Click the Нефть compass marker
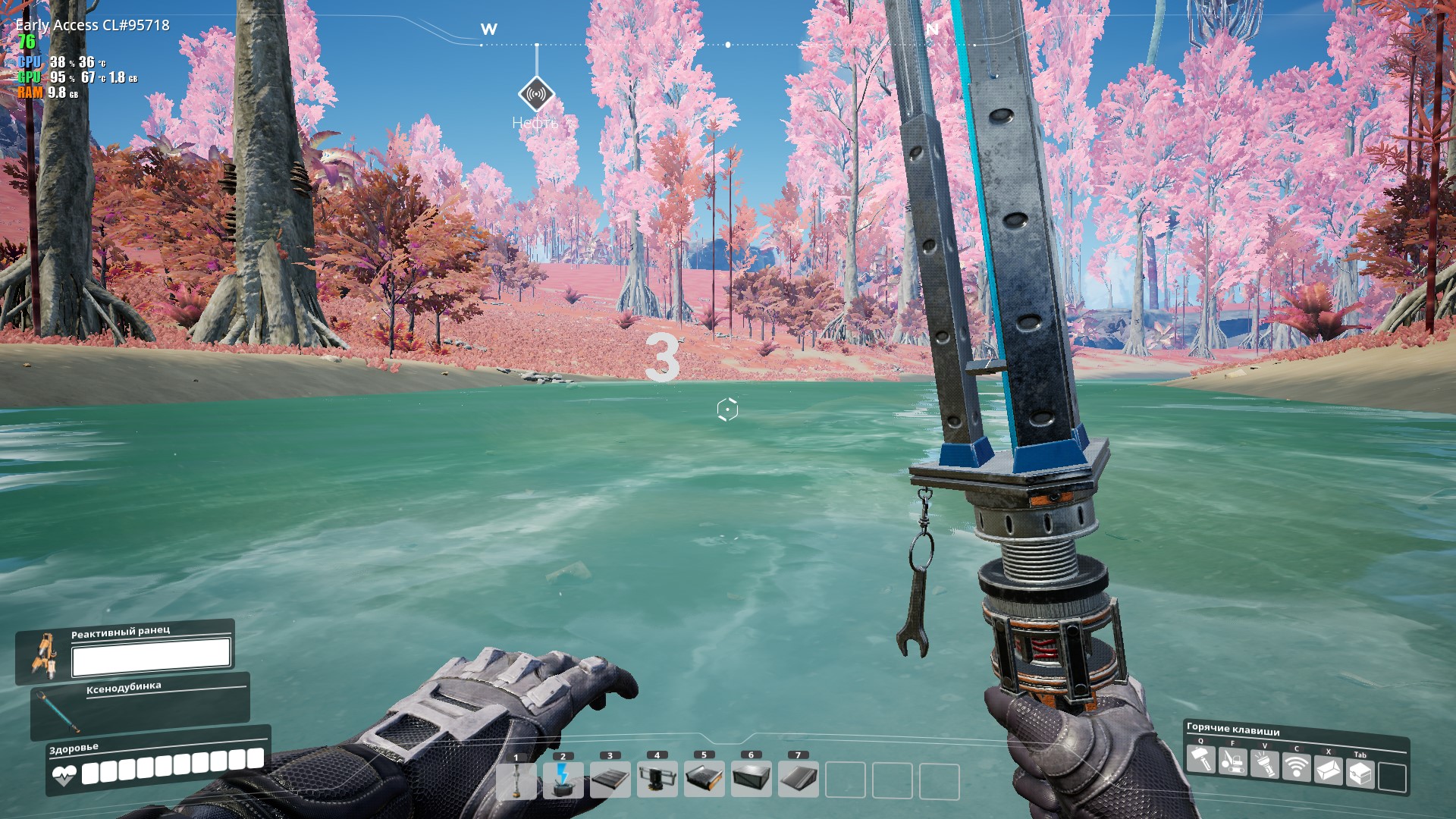Viewport: 1456px width, 819px height. click(x=536, y=95)
